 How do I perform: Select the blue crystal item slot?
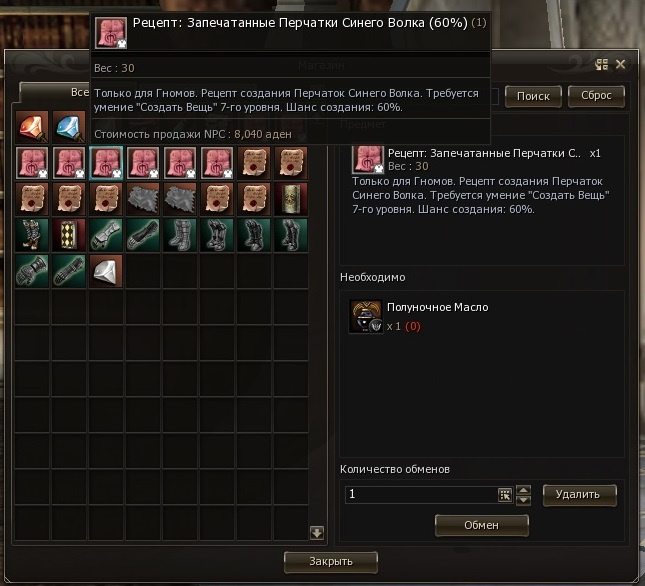[69, 128]
